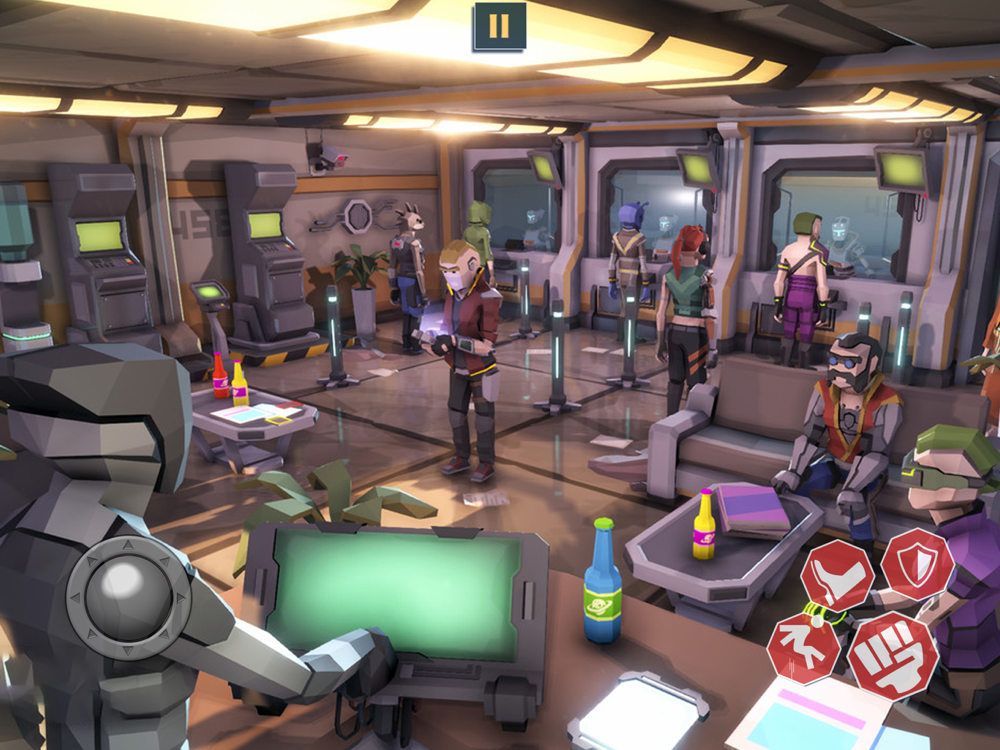Image resolution: width=1000 pixels, height=750 pixels.
Task: Throw a punch with the fist button
Action: pos(893,656)
